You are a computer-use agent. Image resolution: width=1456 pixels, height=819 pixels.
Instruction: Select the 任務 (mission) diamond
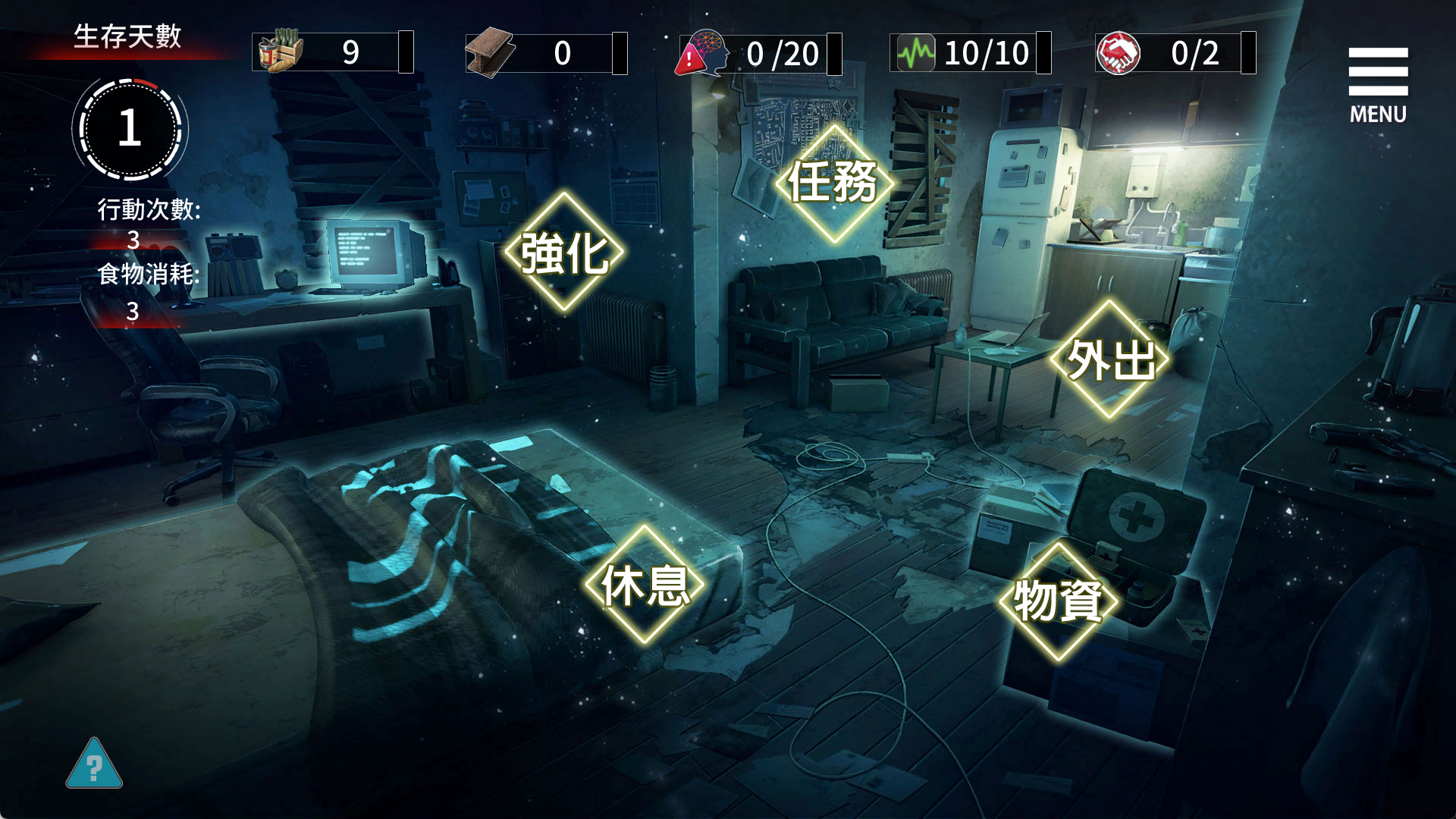click(x=834, y=184)
